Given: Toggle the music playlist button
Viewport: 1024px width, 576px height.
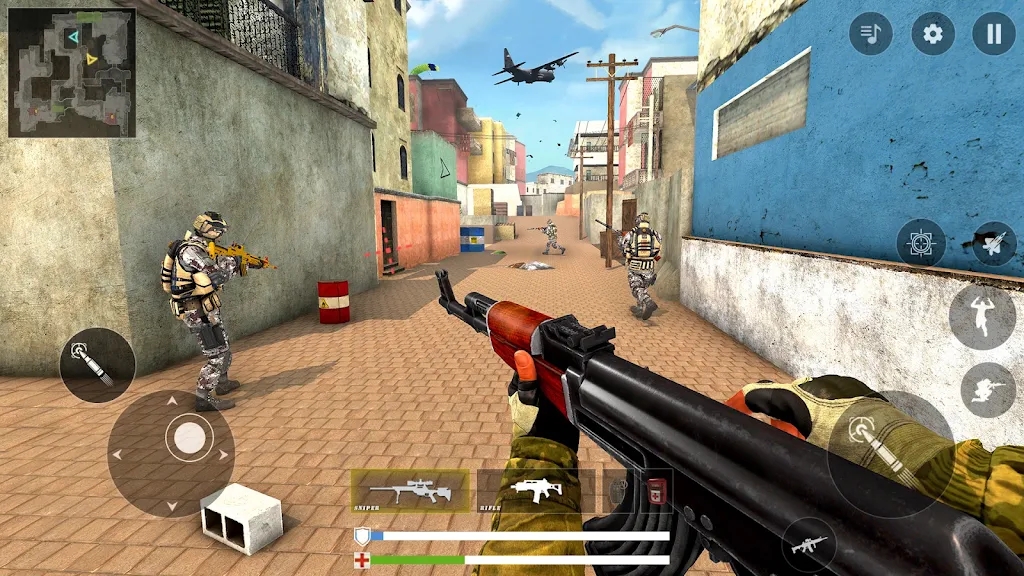Looking at the screenshot, I should pos(870,34).
